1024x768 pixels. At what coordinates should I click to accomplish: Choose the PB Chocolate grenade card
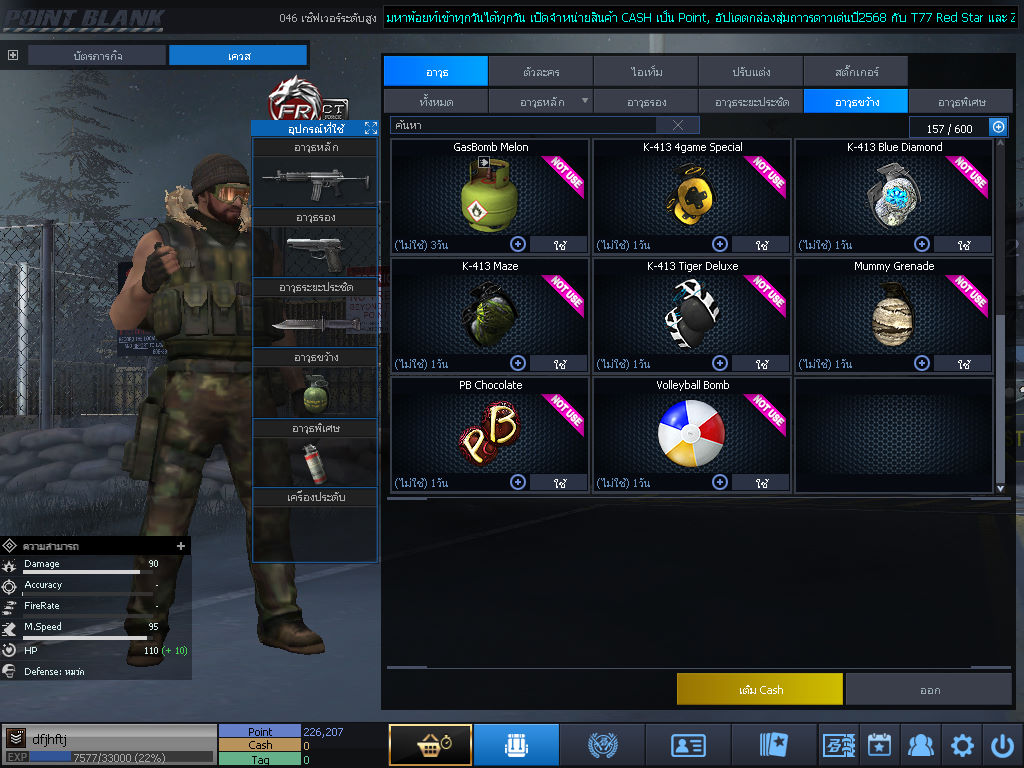point(490,434)
